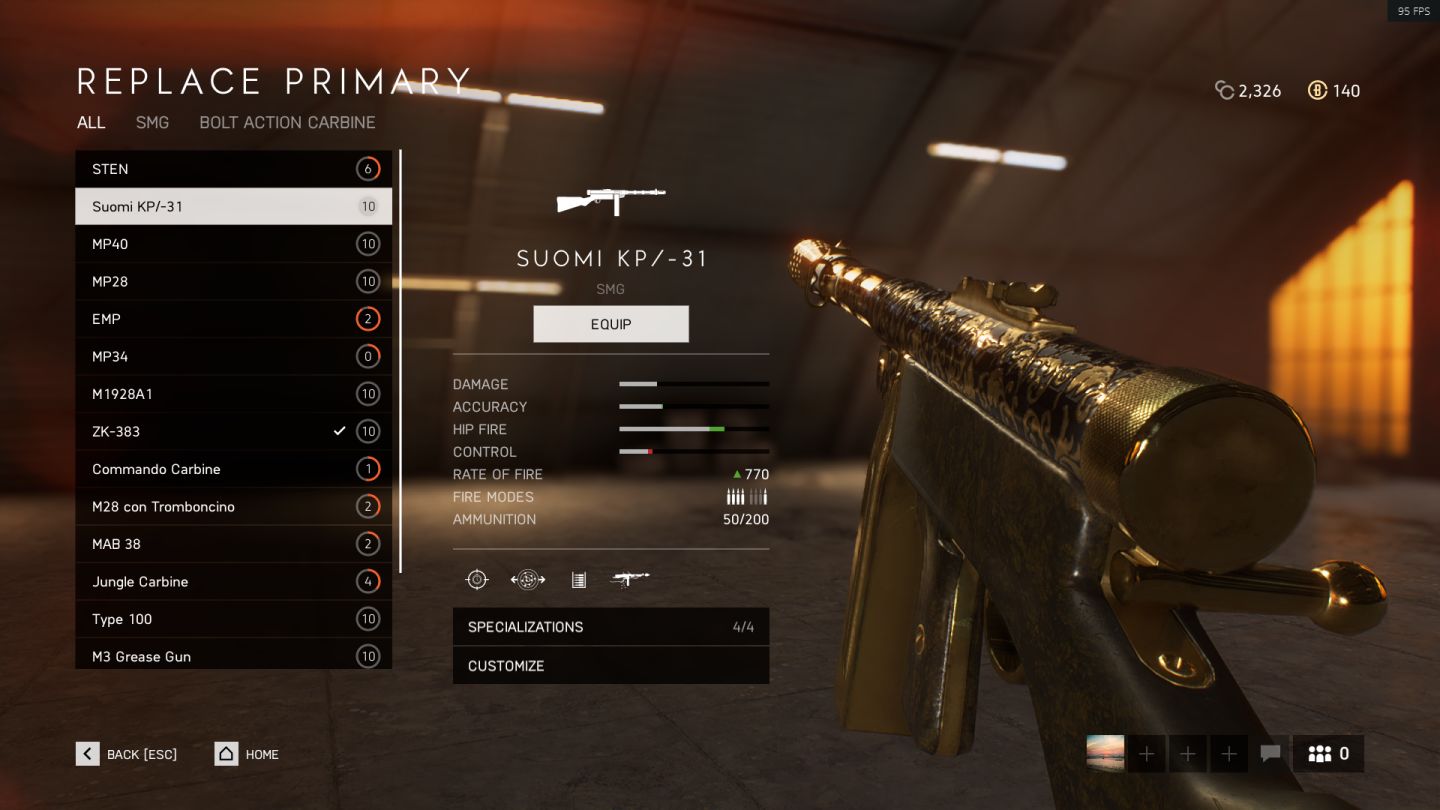The image size is (1440, 810).
Task: Show Bolt Action Carbine weapons
Action: coord(287,122)
